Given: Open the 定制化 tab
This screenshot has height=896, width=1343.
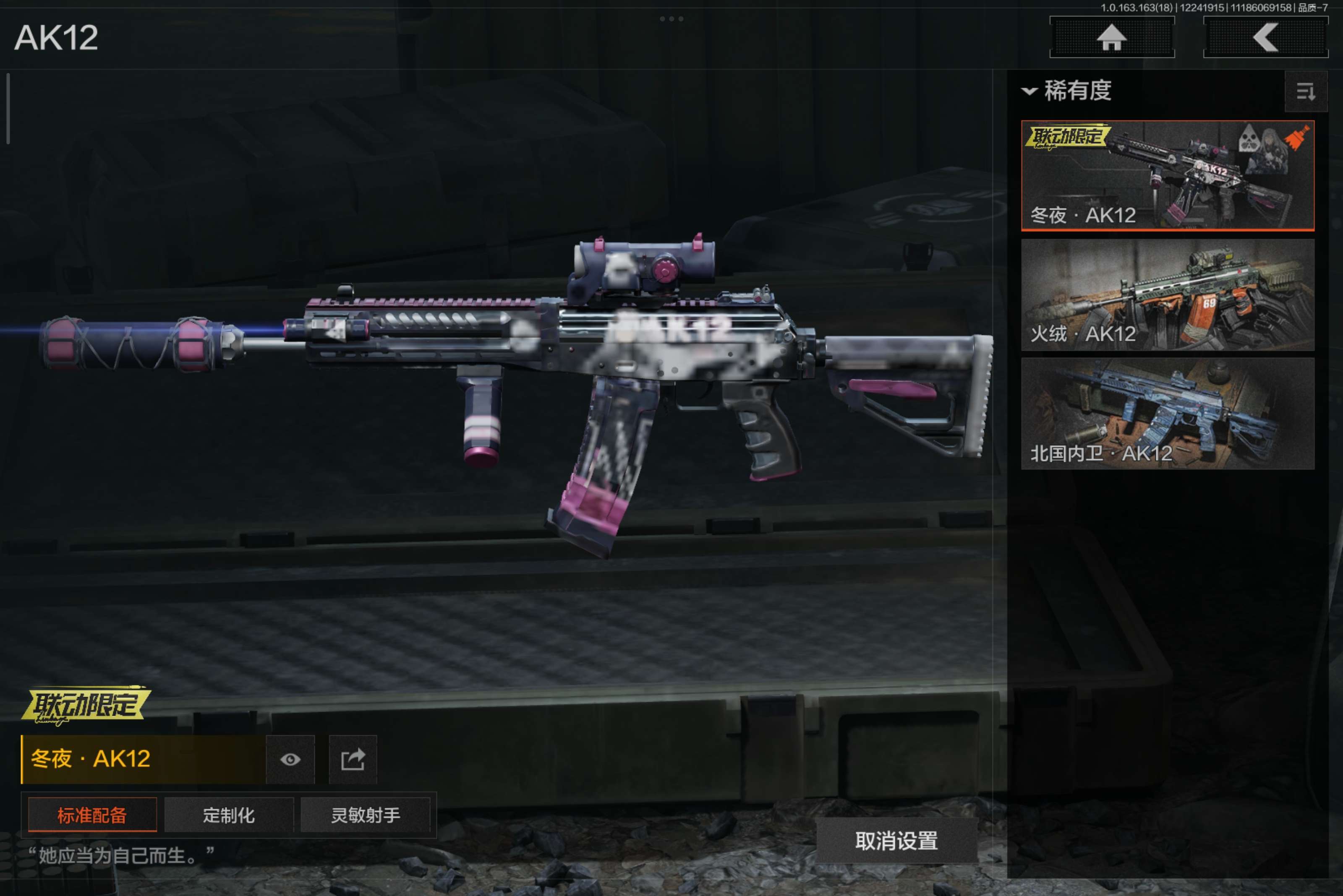Looking at the screenshot, I should tap(229, 815).
